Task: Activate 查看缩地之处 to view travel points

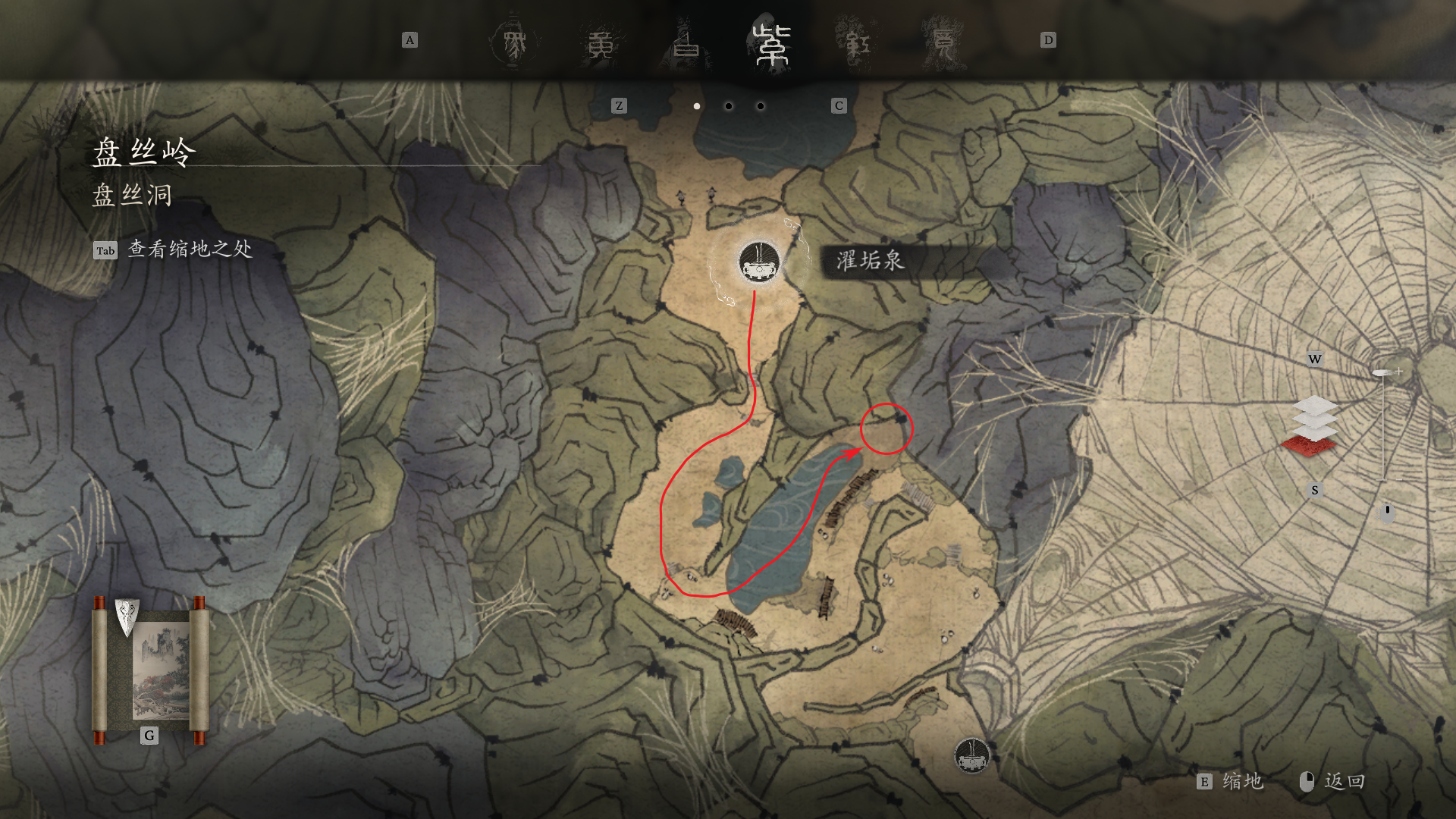Action: [190, 249]
